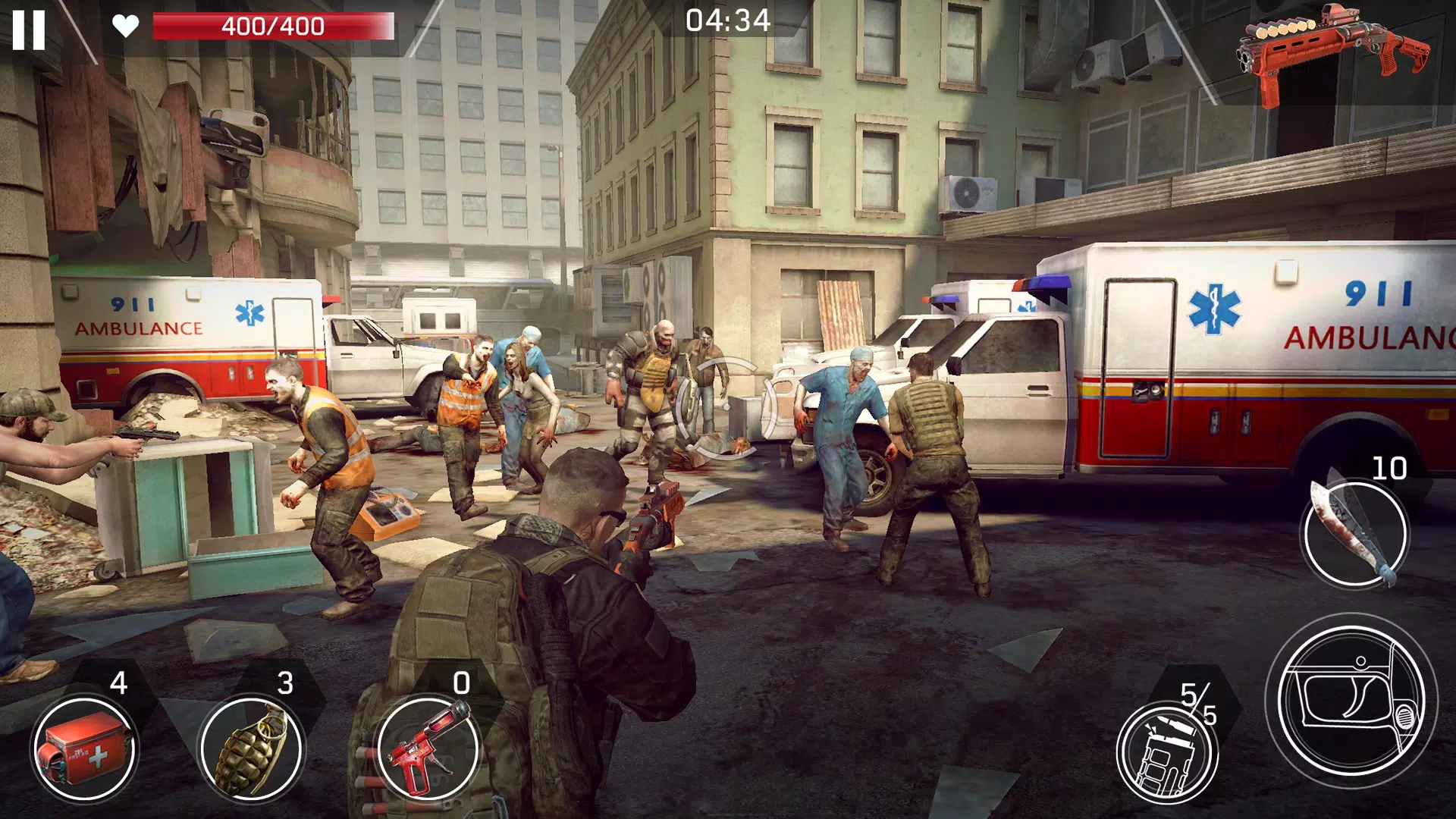Select the red adrenaline injector item
The image size is (1456, 819).
pos(428,749)
